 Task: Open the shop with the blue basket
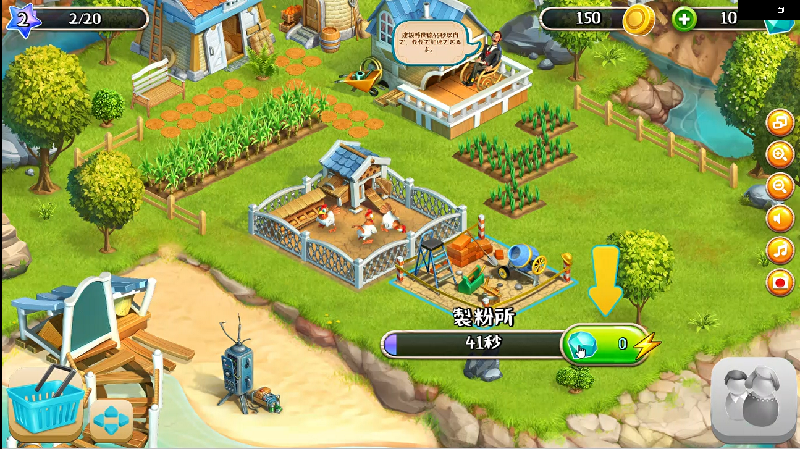coord(44,407)
